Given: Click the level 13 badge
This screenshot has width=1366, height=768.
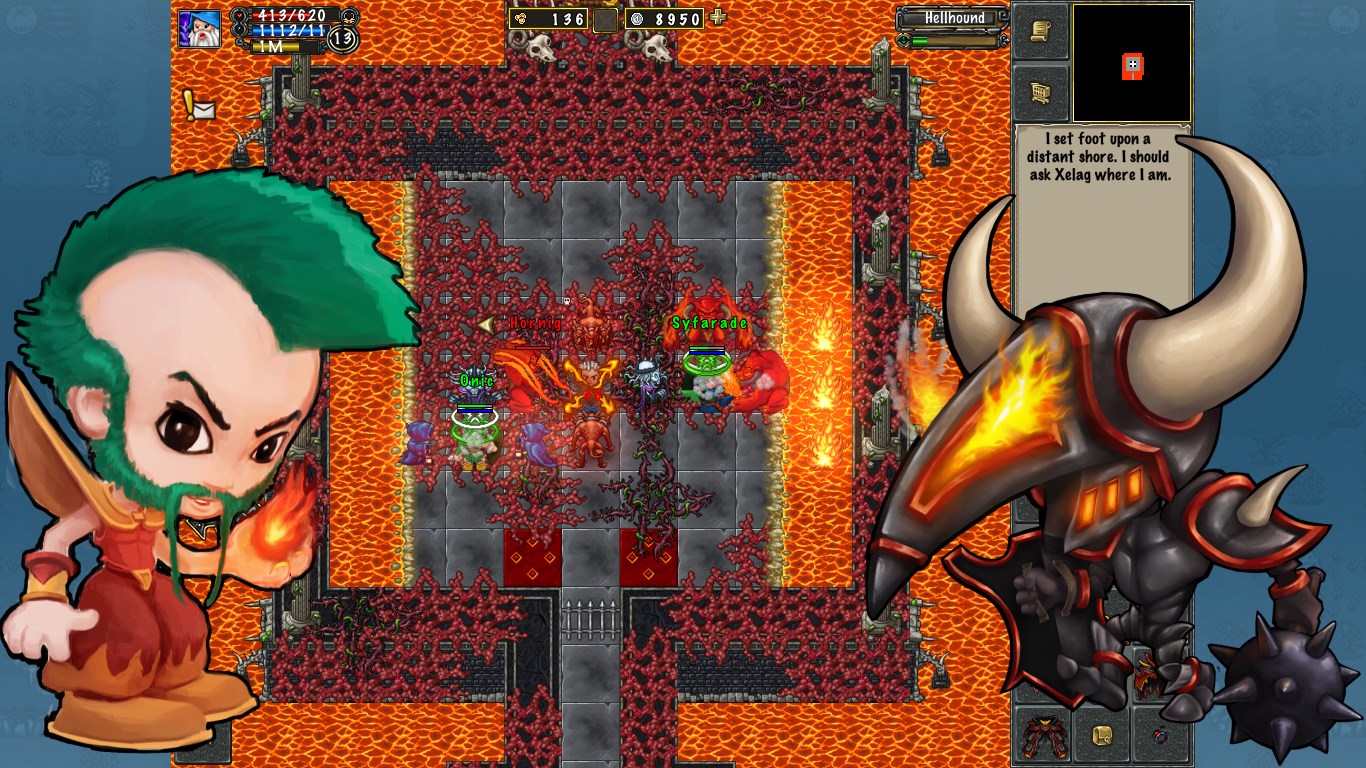Looking at the screenshot, I should (x=343, y=39).
